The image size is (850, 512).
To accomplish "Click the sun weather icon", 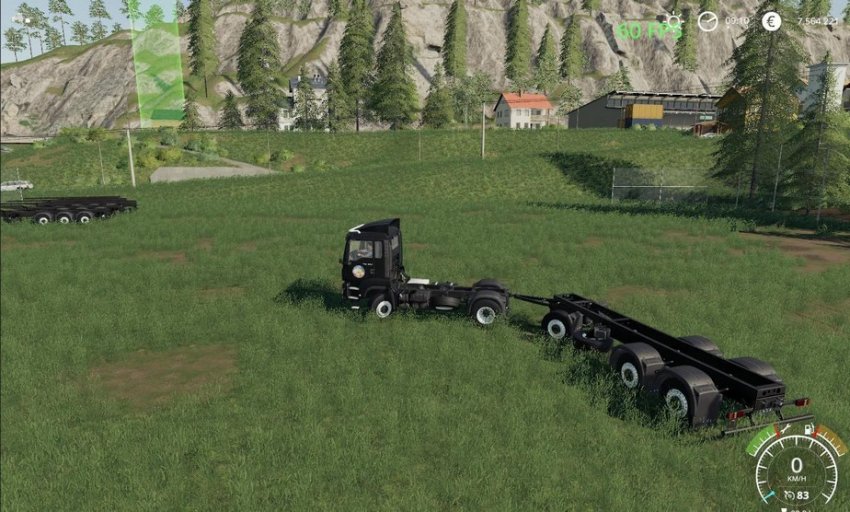I will [672, 20].
